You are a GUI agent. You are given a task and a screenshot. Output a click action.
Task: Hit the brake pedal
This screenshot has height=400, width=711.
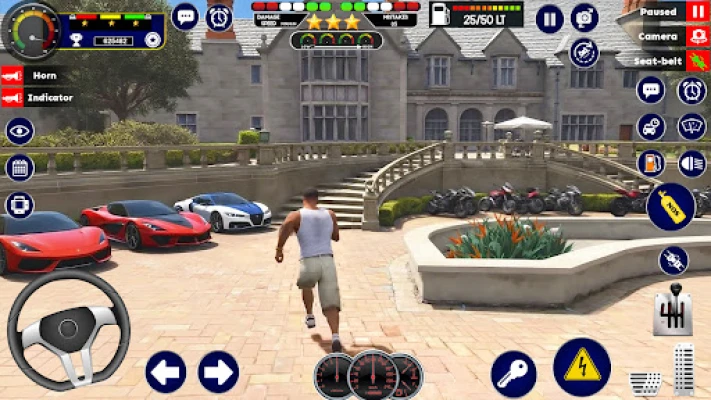coord(645,382)
